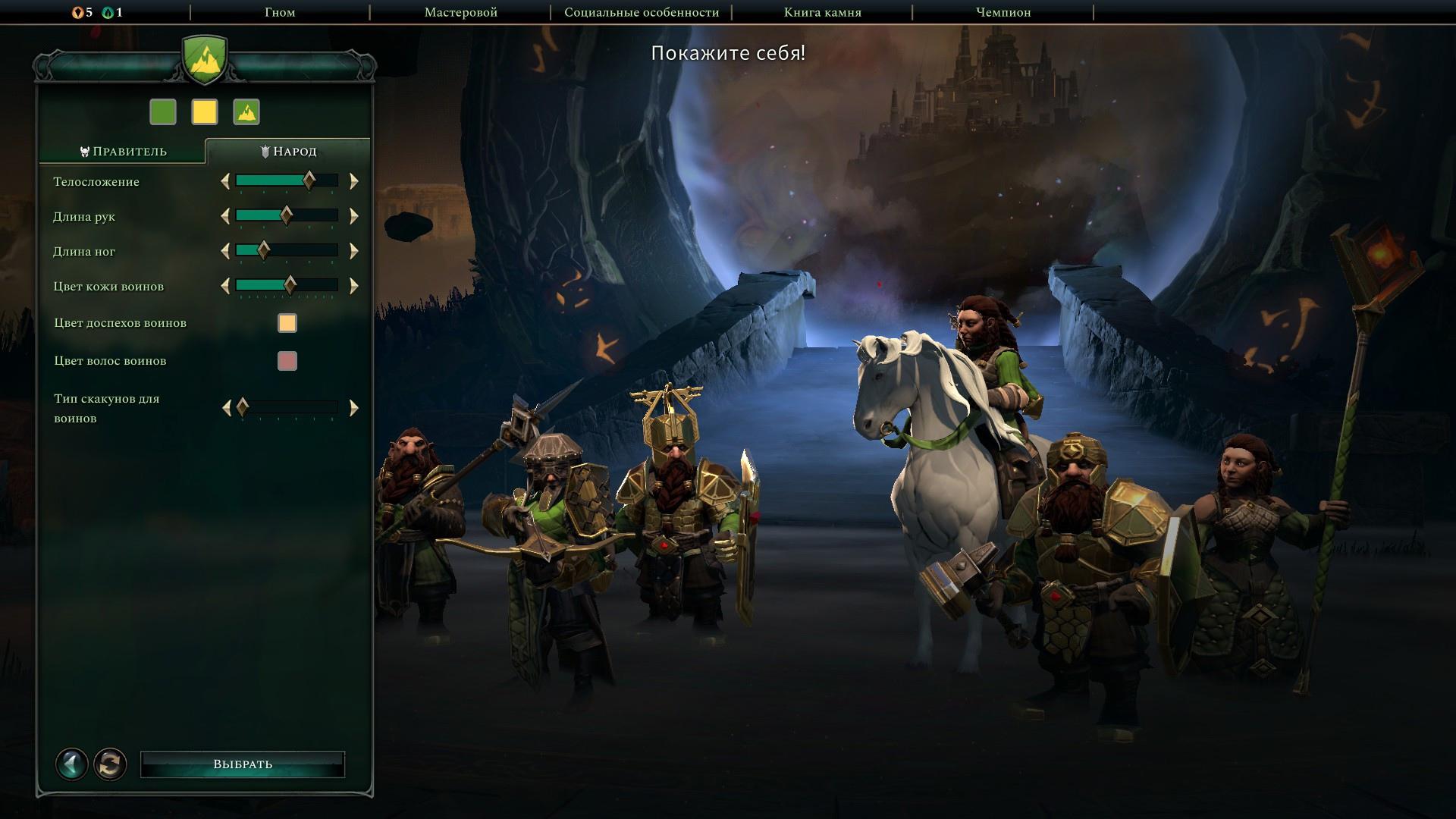Increase Телосложение with right arrow
Image resolution: width=1456 pixels, height=819 pixels.
pyautogui.click(x=353, y=181)
